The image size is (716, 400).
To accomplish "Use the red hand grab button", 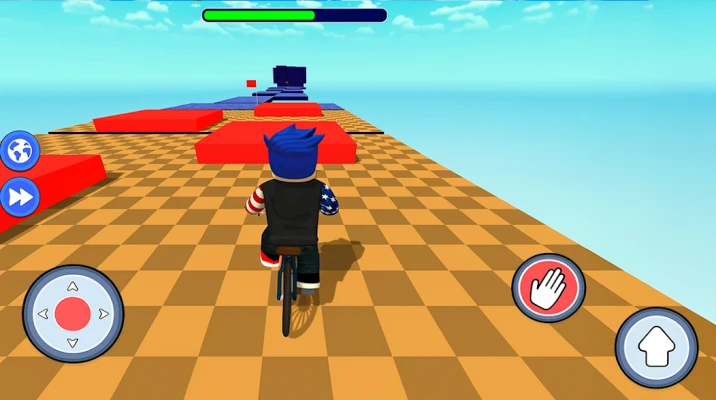I will [548, 288].
